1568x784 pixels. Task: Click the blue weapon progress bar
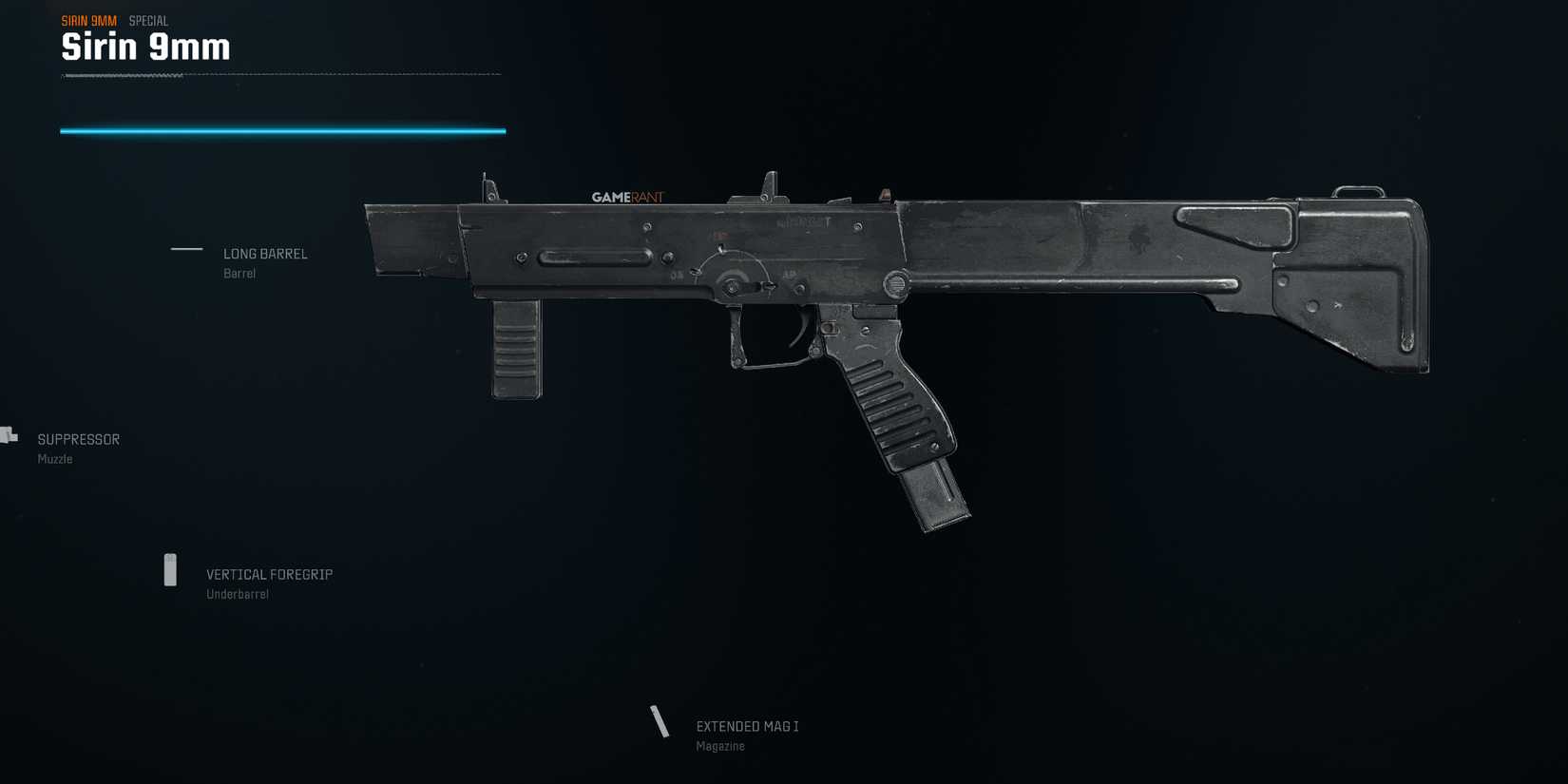(x=281, y=129)
